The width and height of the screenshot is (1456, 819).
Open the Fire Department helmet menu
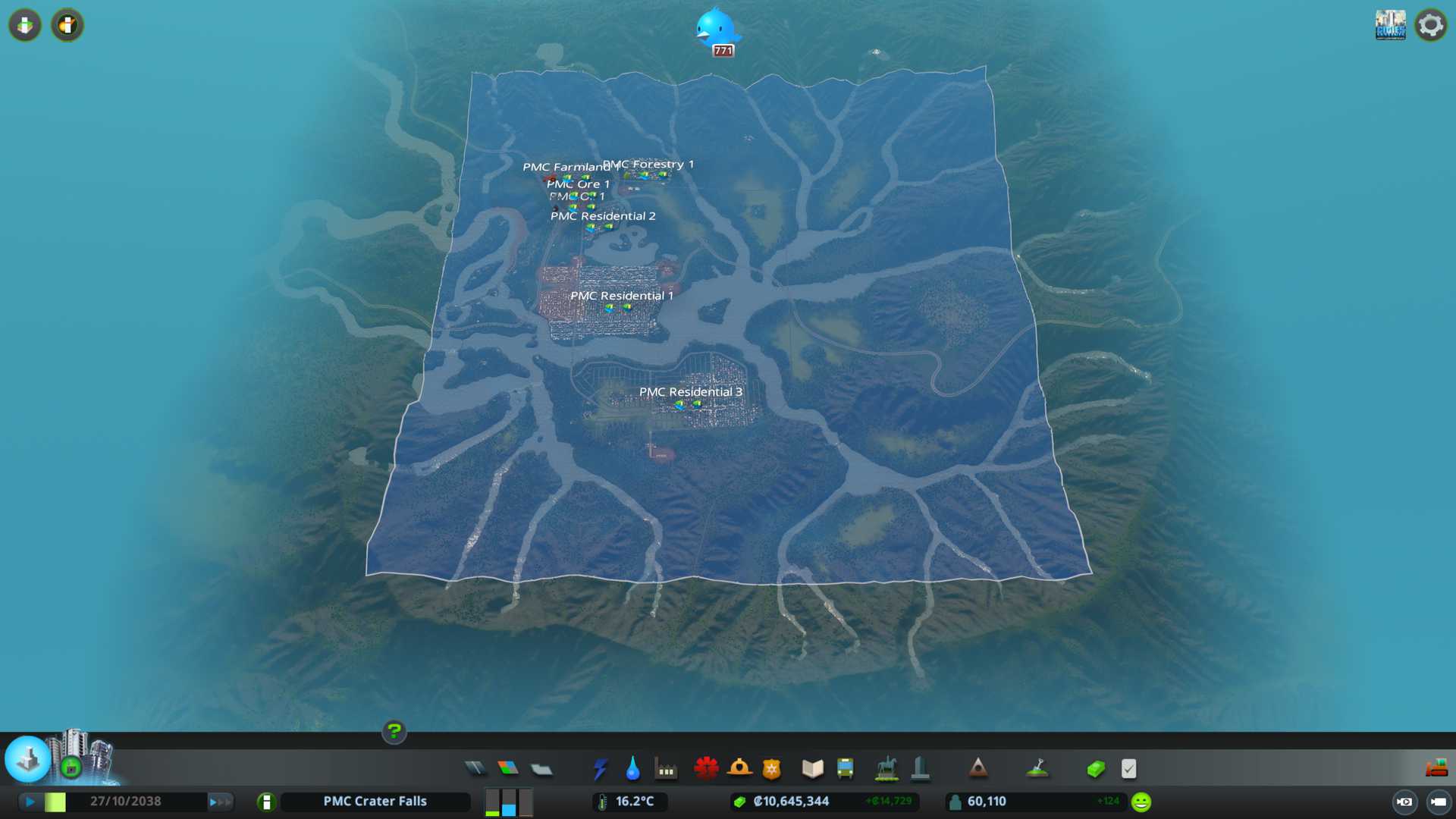739,769
